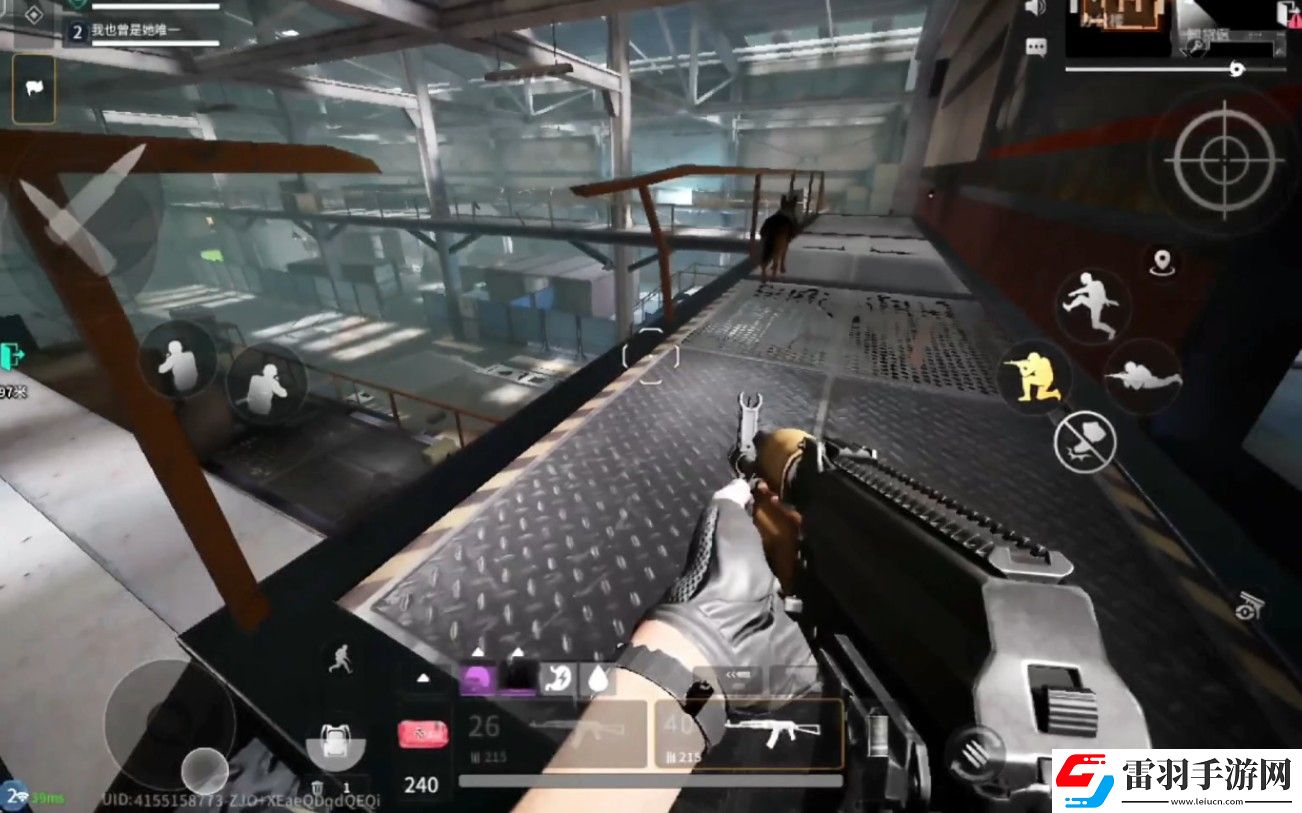Tap the white flag signal button
The height and width of the screenshot is (813, 1302).
click(33, 89)
